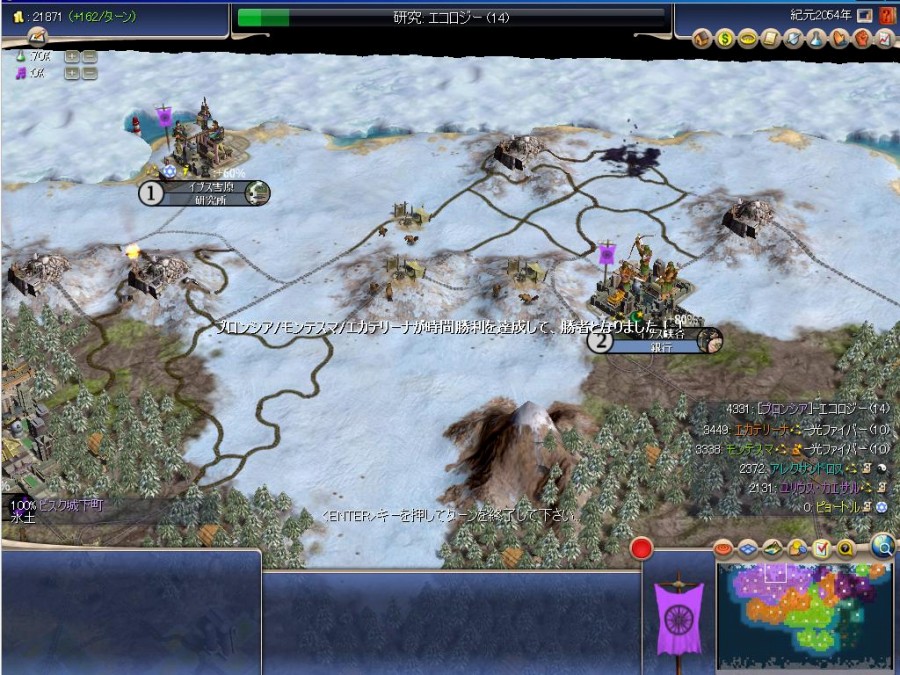Open the technology advisor flask icon
The height and width of the screenshot is (675, 900).
[x=816, y=39]
